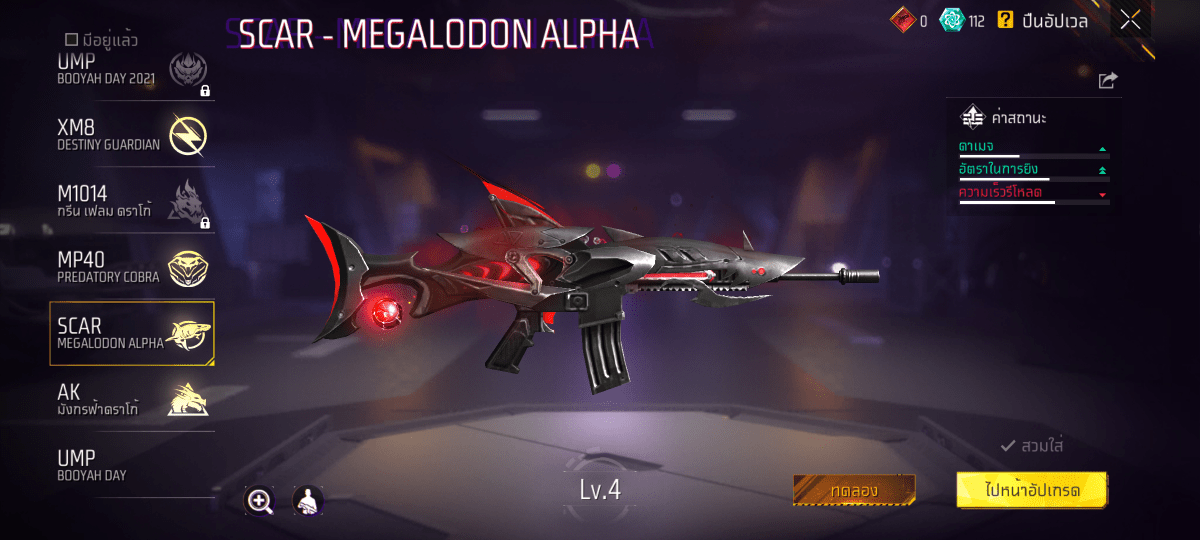Share this weapon skin
The width and height of the screenshot is (1200, 540).
point(1107,81)
